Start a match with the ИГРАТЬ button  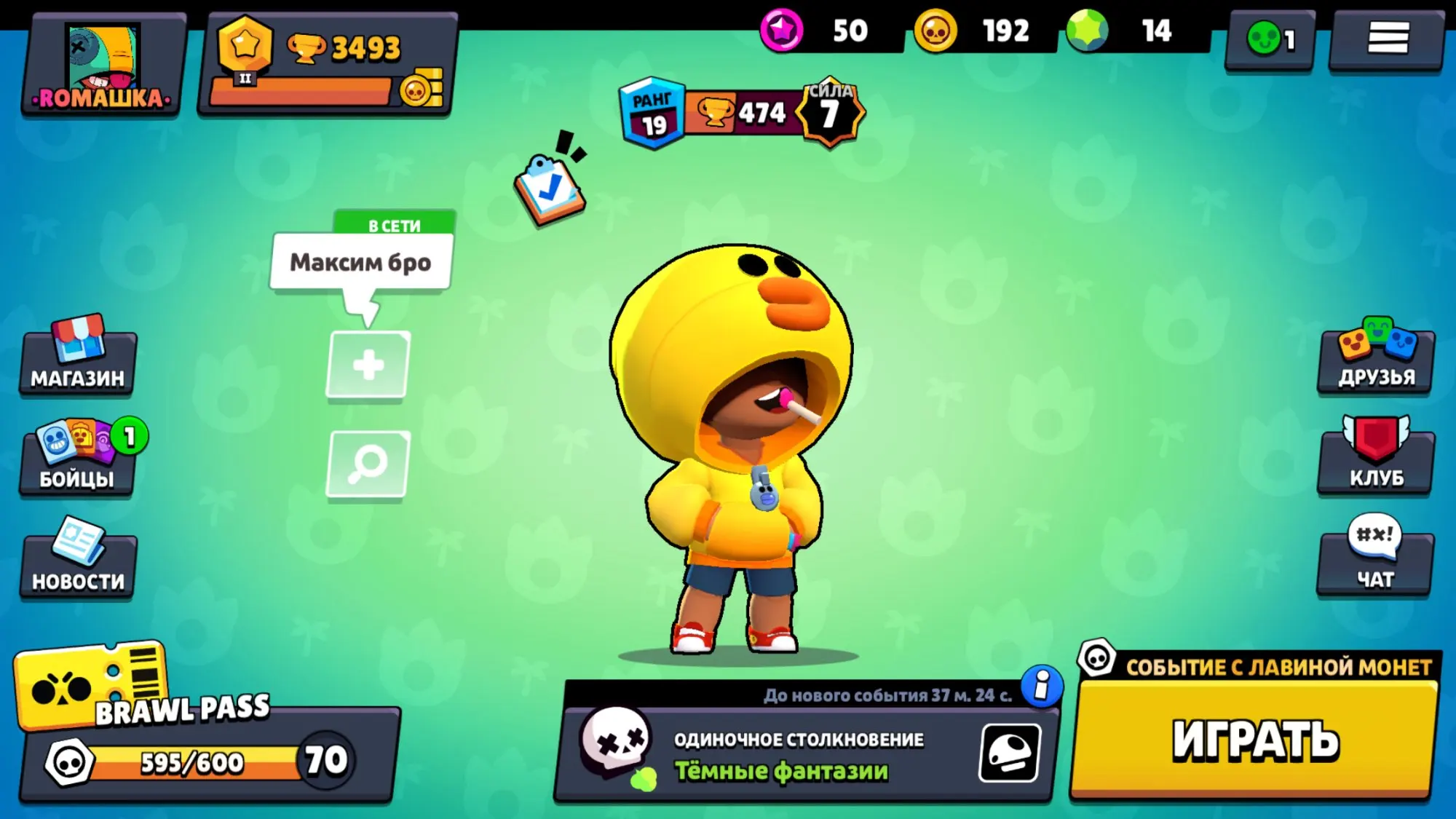1255,740
